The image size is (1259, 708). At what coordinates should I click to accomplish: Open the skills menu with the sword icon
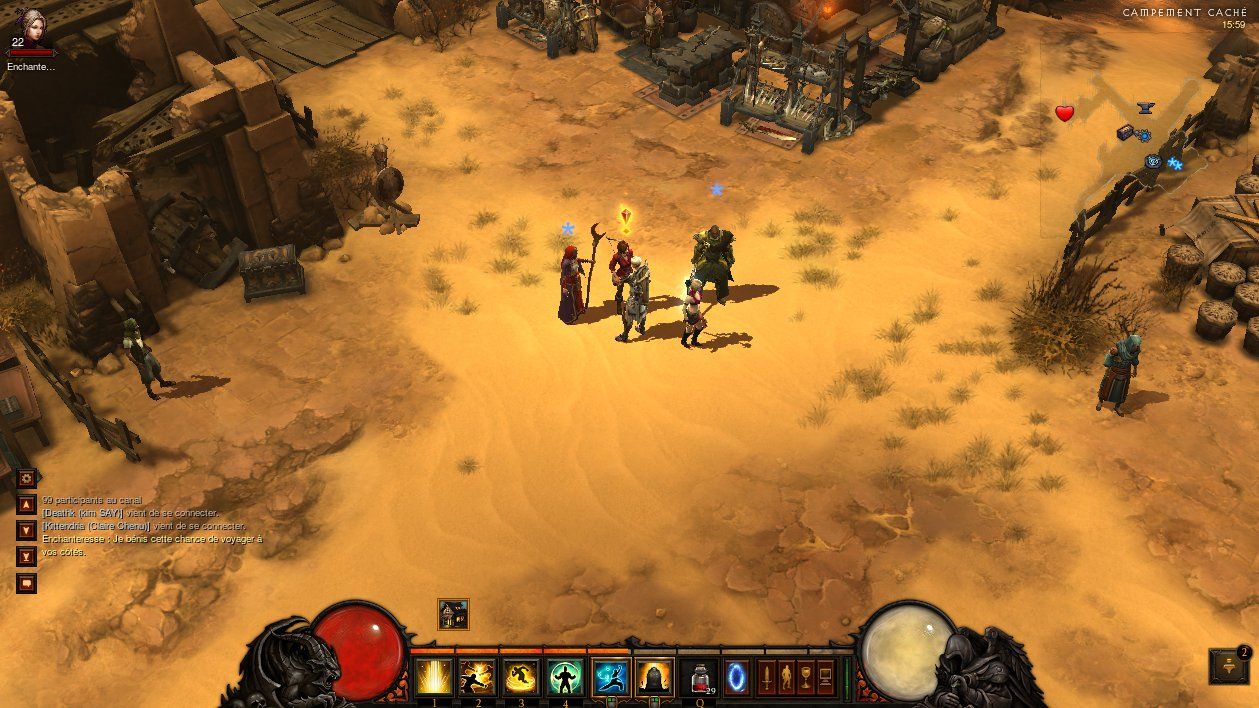pos(767,675)
